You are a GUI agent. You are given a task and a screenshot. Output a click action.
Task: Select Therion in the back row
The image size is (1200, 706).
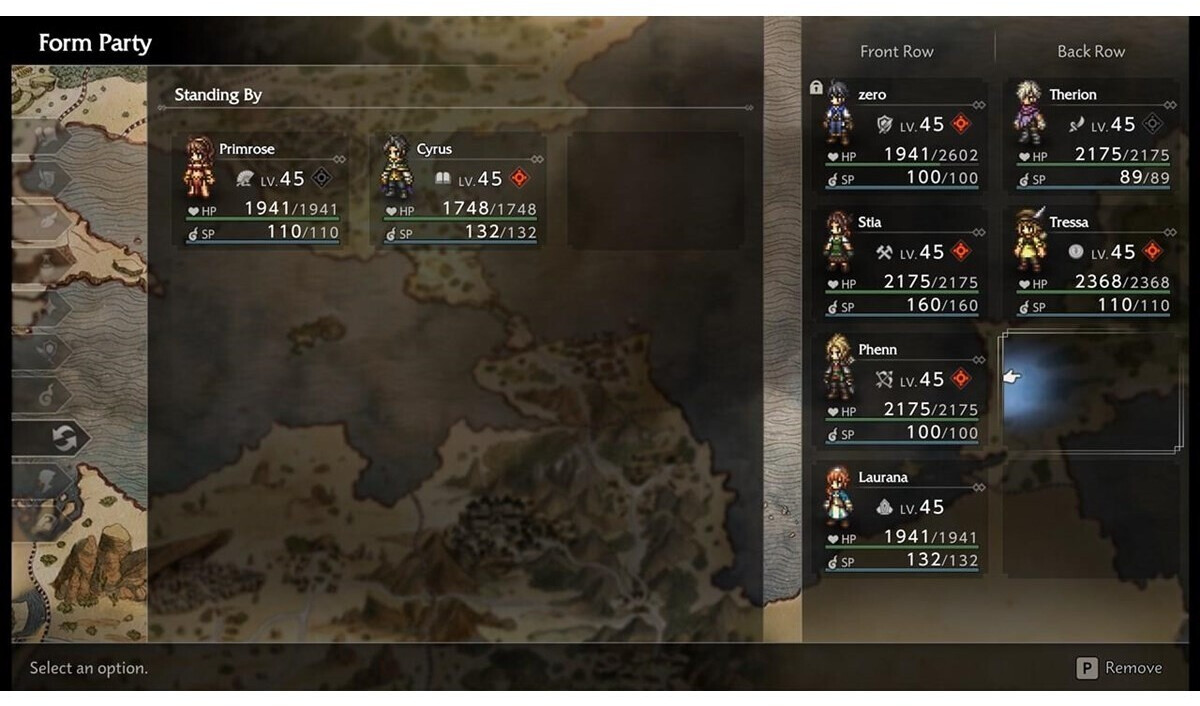pos(1093,137)
